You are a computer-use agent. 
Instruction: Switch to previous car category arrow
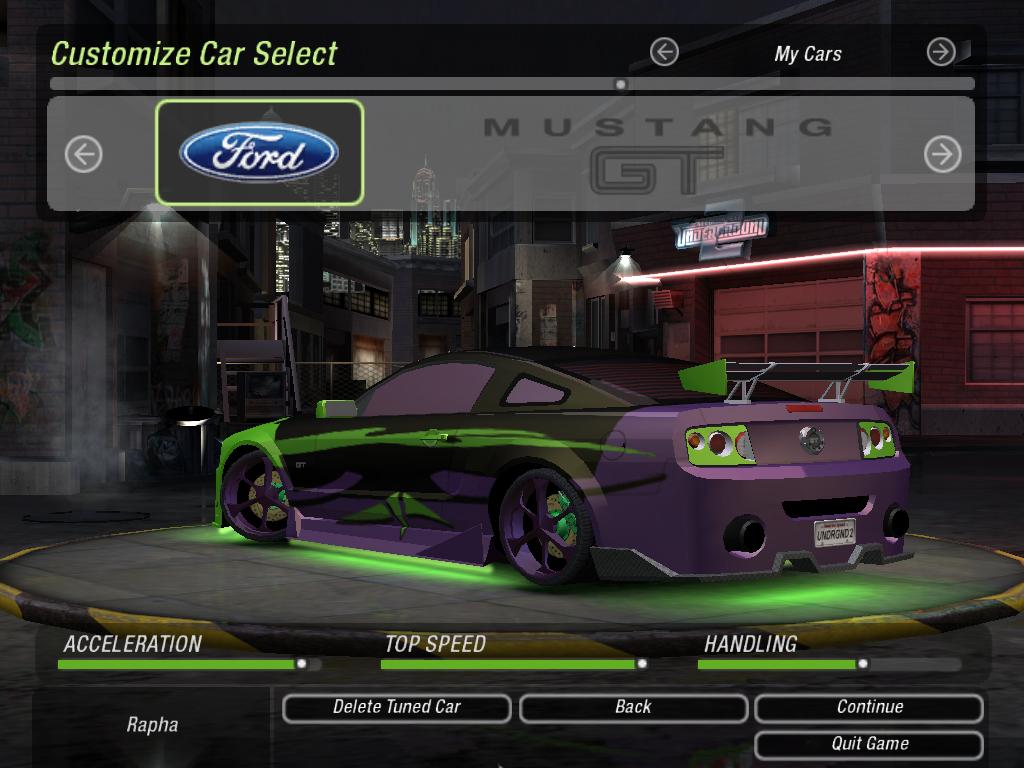(664, 52)
